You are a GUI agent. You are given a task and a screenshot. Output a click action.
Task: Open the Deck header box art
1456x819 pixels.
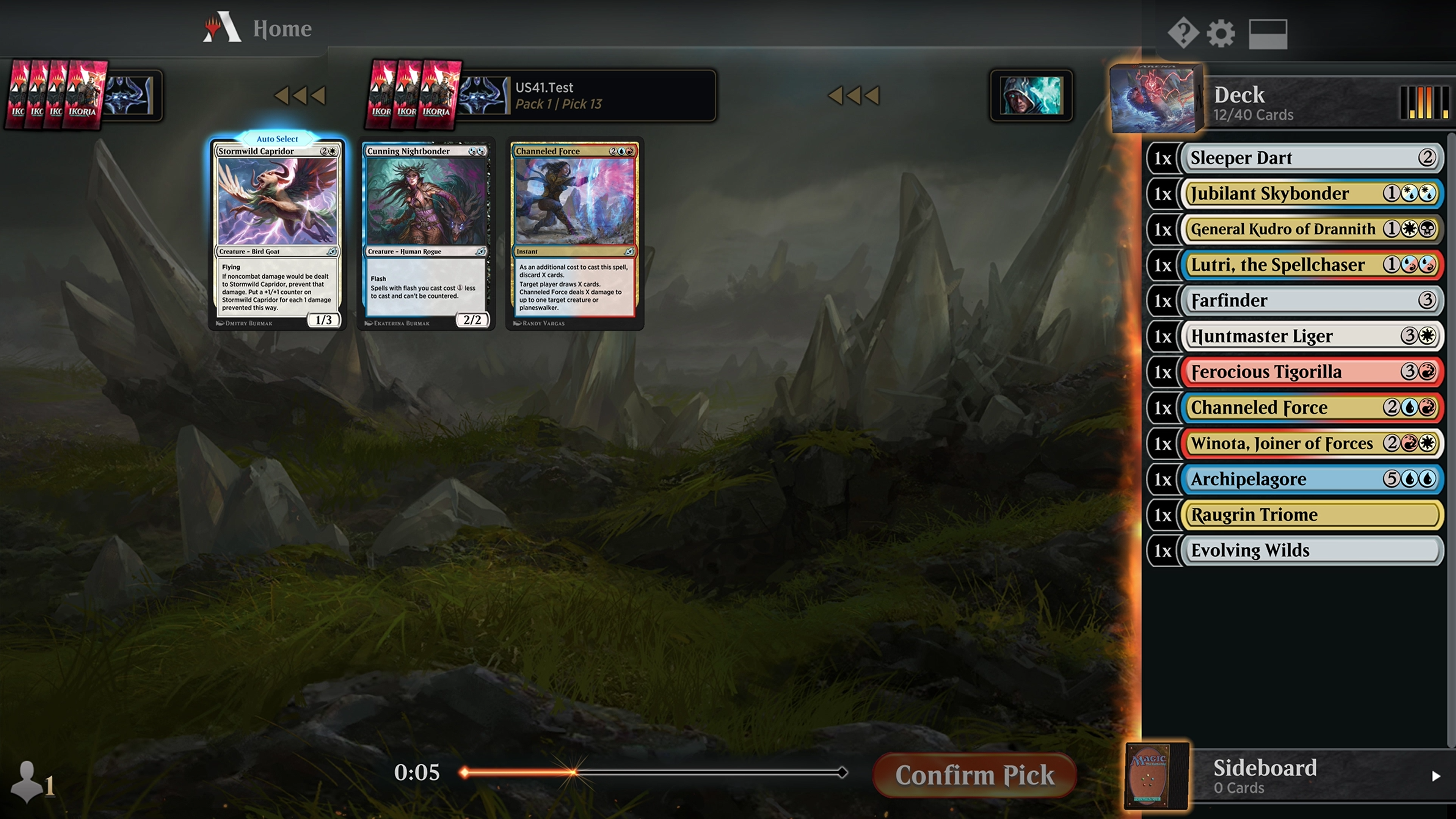1154,99
